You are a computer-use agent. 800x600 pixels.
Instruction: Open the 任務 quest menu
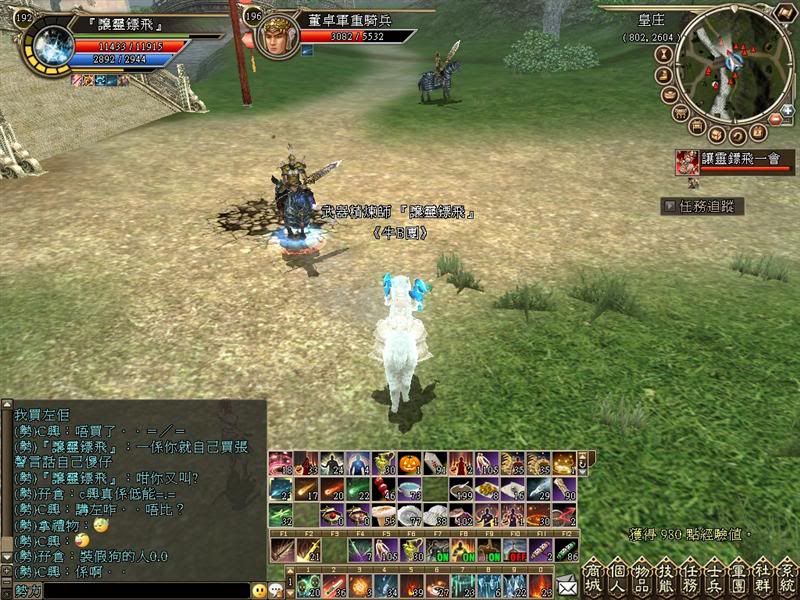[x=689, y=574]
